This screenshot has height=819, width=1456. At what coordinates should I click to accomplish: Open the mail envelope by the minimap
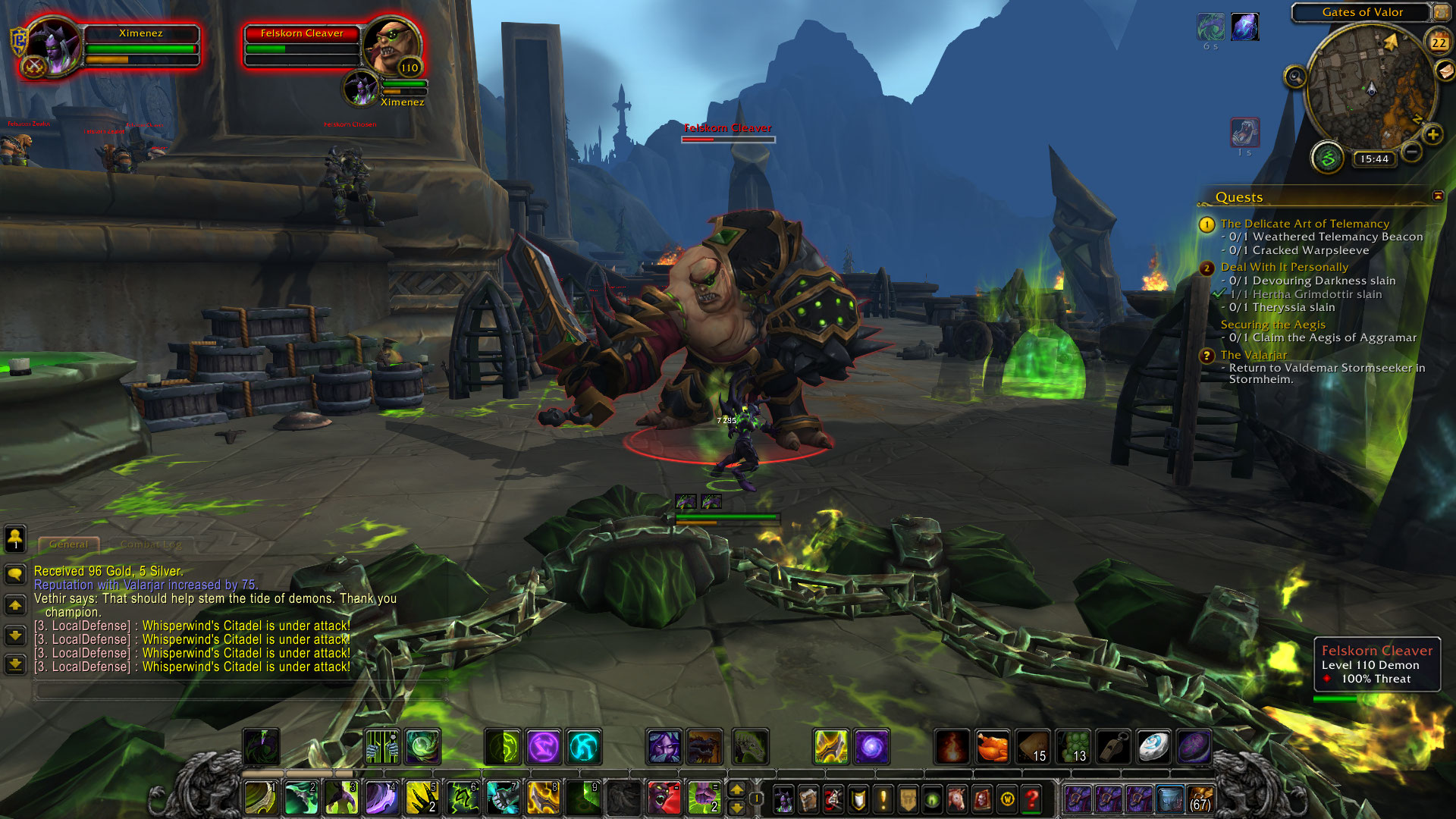[1445, 71]
